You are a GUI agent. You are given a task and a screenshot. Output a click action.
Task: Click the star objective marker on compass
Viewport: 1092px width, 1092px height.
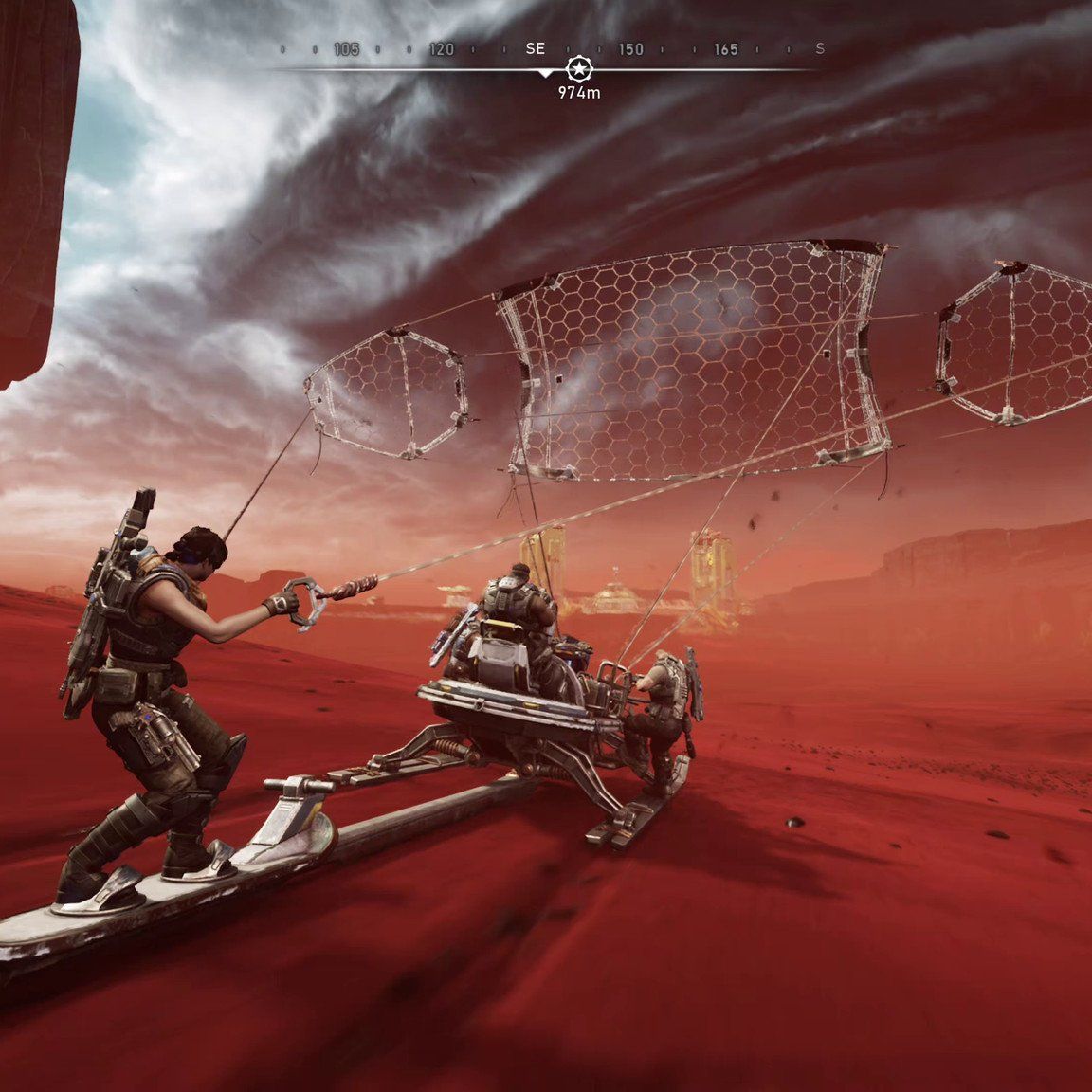[576, 68]
